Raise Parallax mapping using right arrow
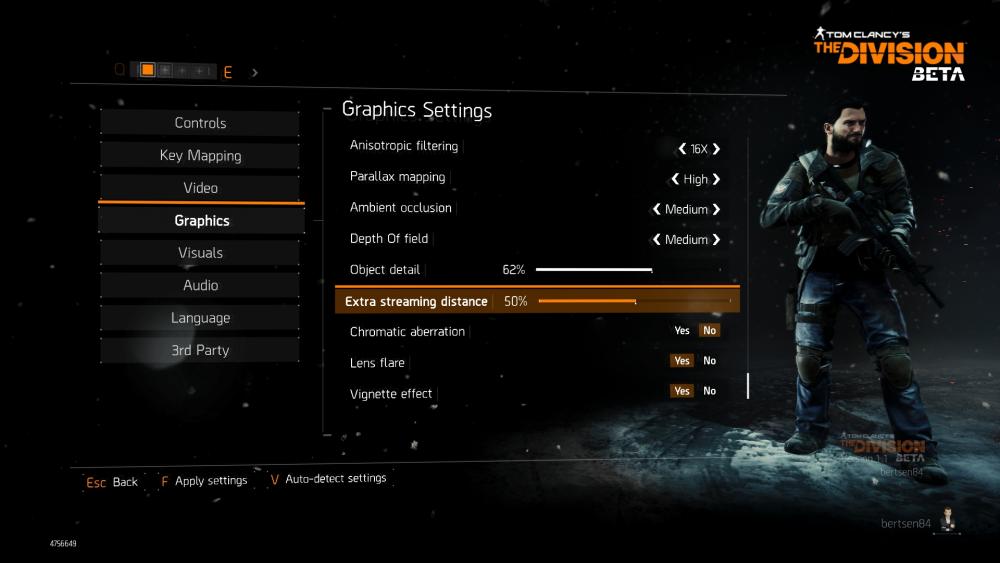Image resolution: width=1000 pixels, height=563 pixels. [716, 179]
